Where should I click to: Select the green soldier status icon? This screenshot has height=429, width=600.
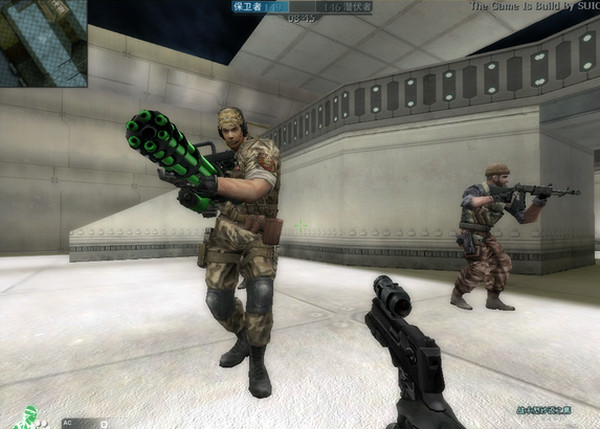coord(27,418)
